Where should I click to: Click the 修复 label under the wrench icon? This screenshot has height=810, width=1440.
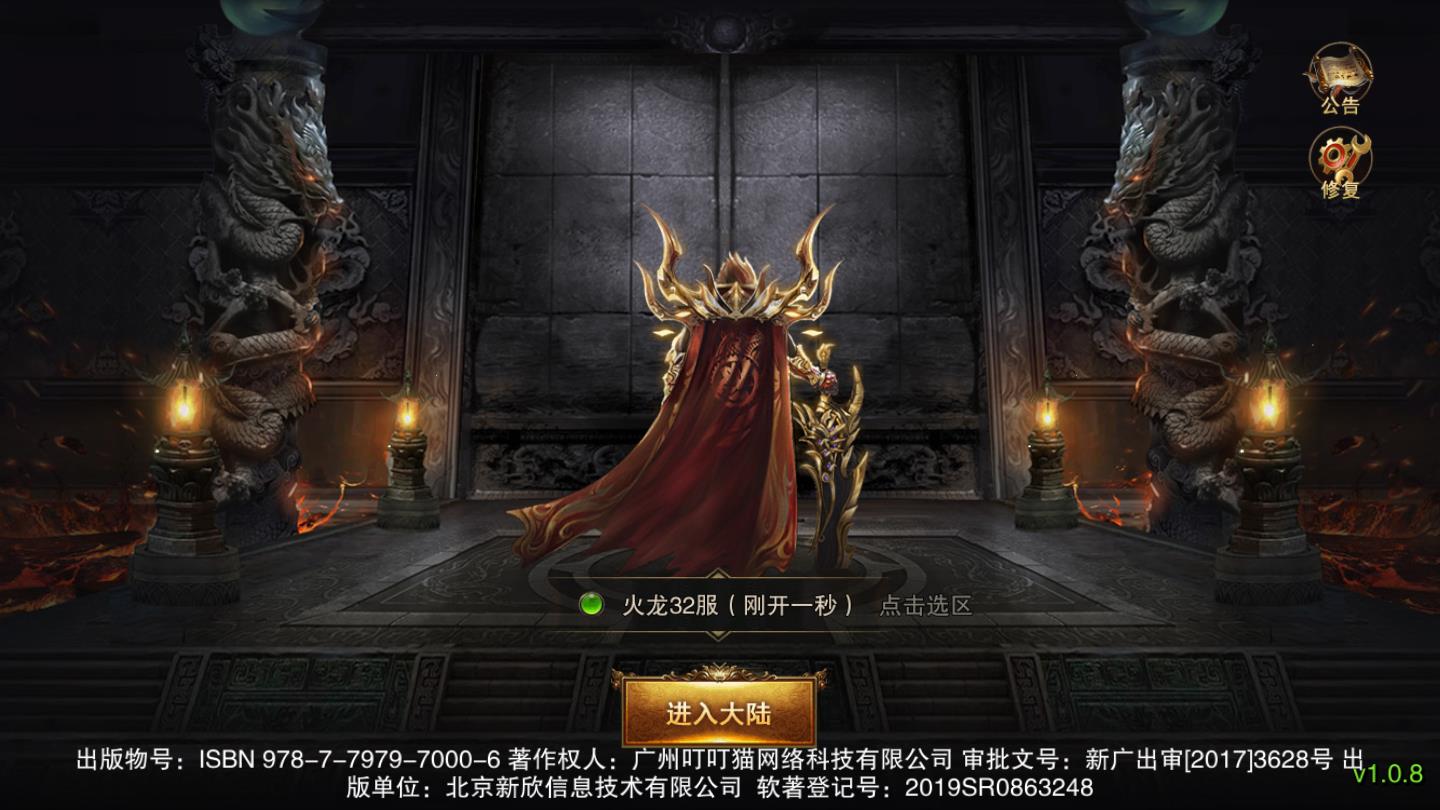pyautogui.click(x=1340, y=188)
